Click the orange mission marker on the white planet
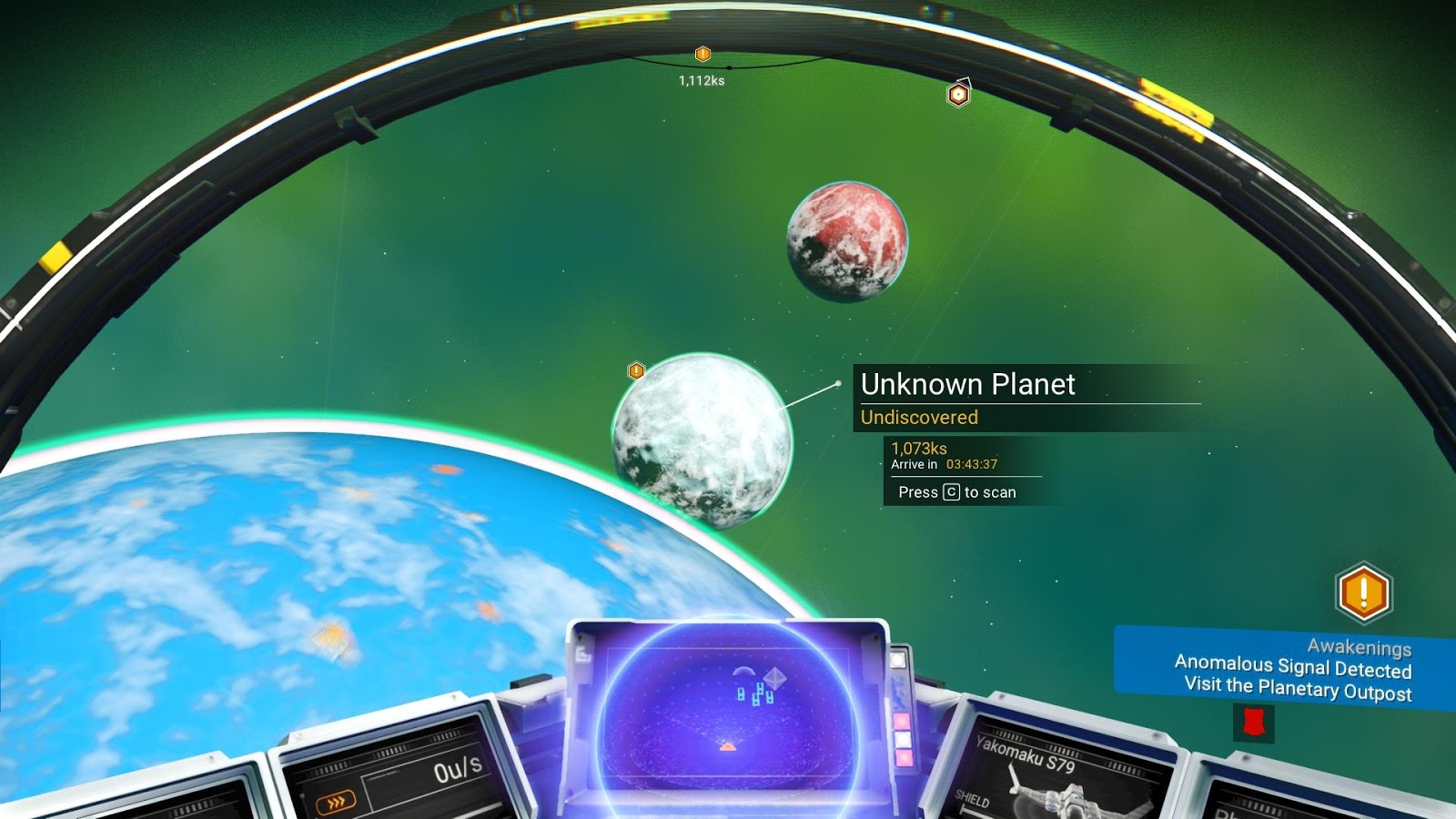Screen dimensions: 1456x819 pyautogui.click(x=635, y=369)
